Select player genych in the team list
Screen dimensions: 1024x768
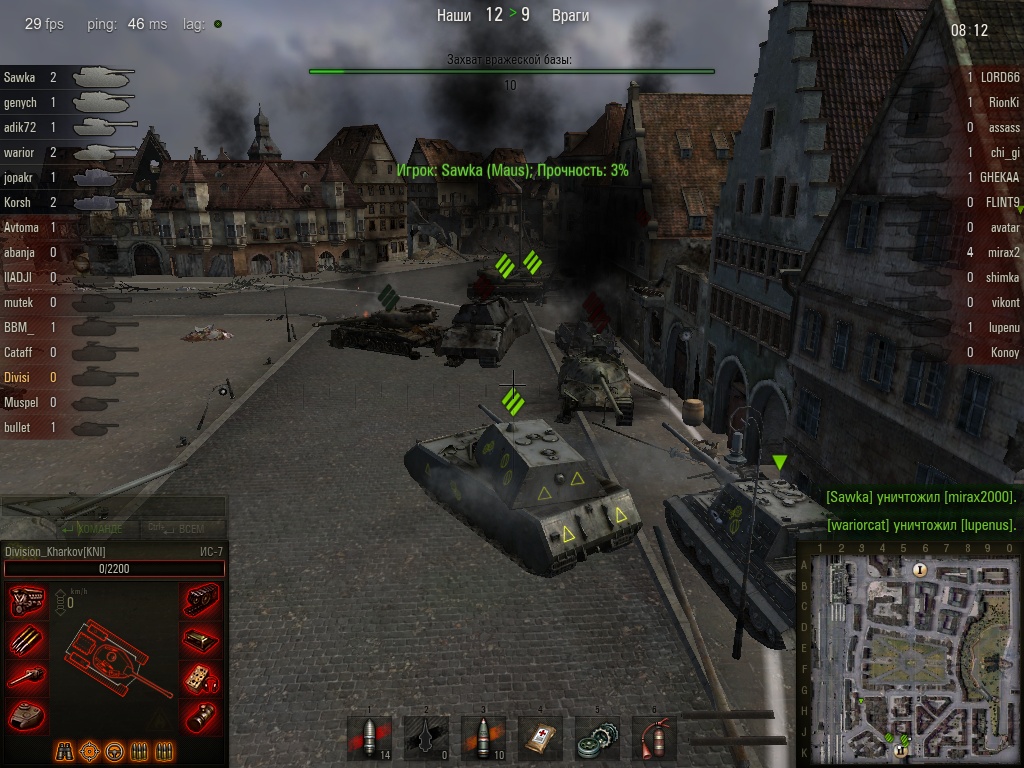point(21,102)
